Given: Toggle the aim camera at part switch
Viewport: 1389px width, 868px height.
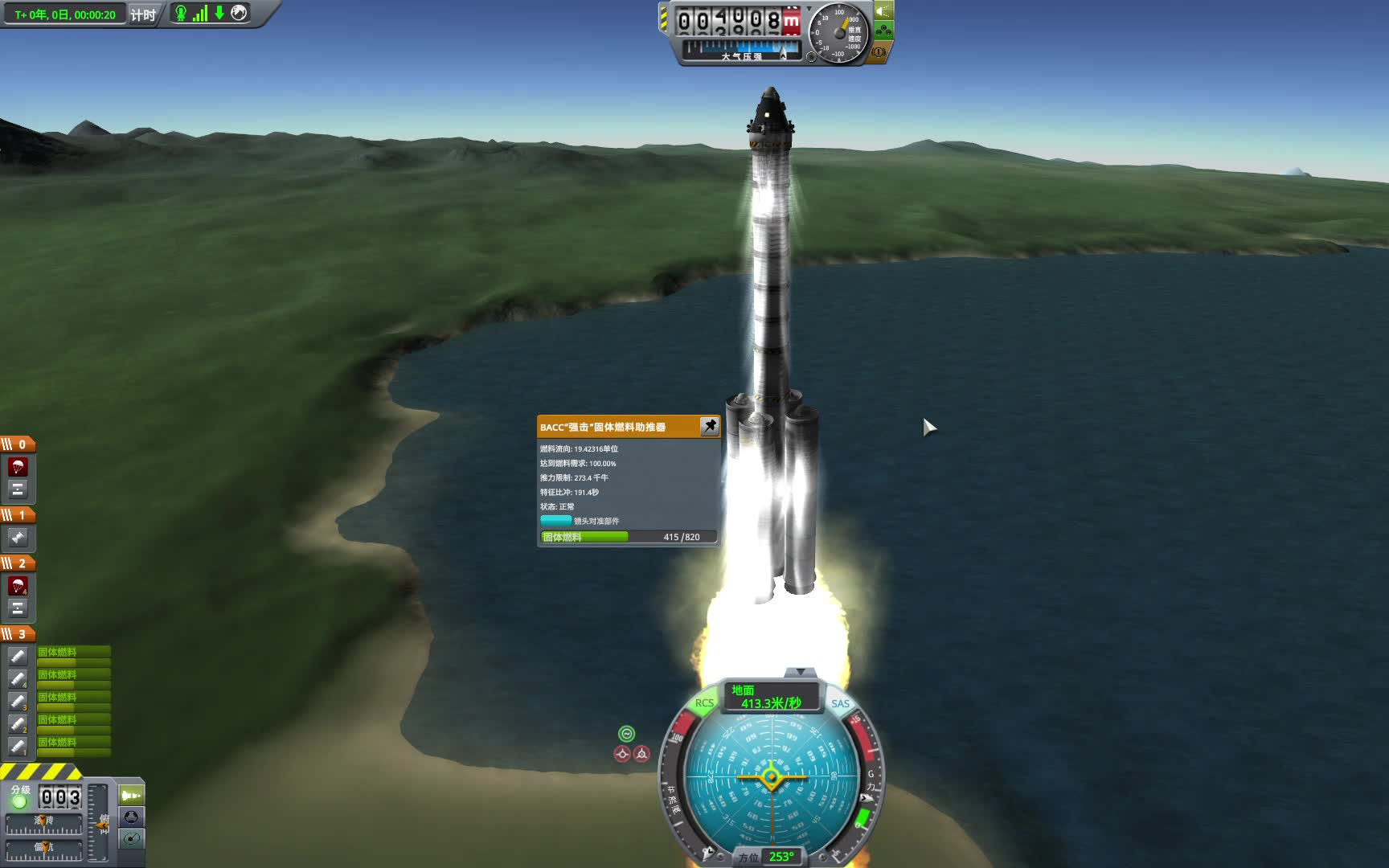Looking at the screenshot, I should 556,521.
